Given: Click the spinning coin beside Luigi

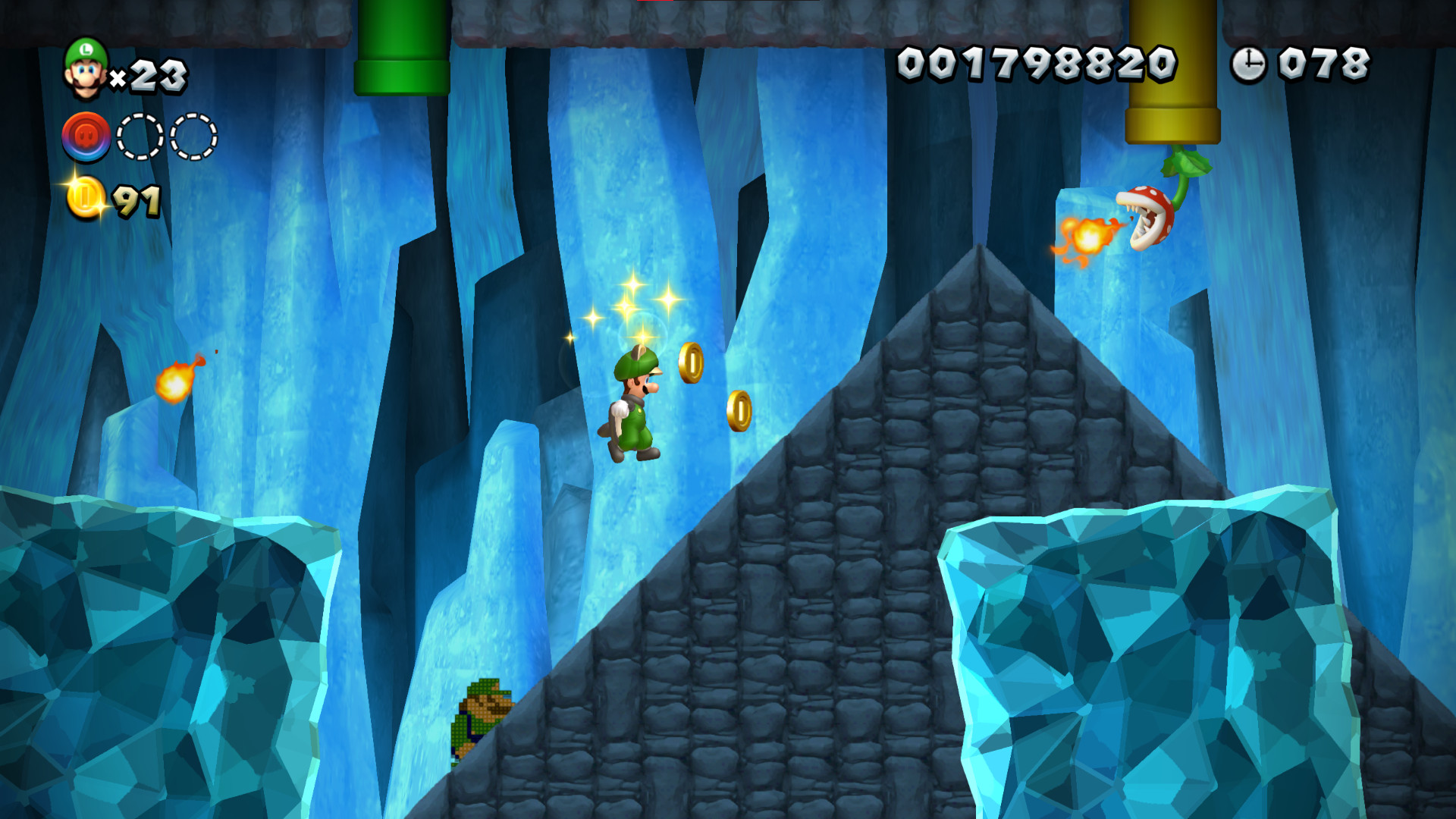Looking at the screenshot, I should [x=692, y=364].
